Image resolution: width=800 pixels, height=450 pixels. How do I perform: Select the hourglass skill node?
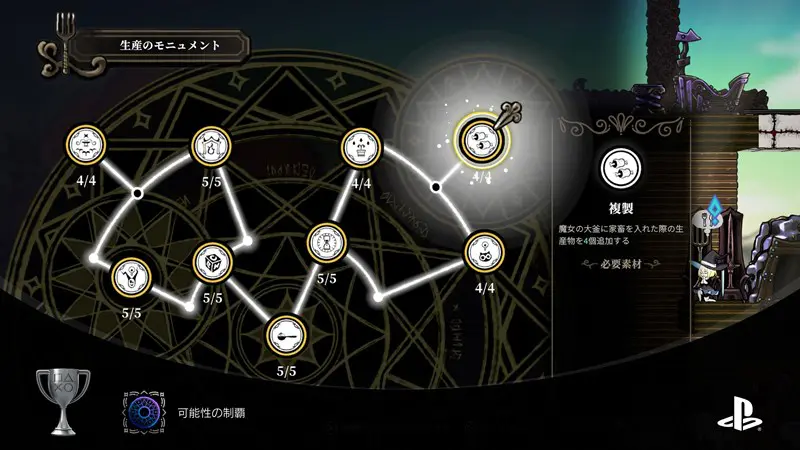[x=326, y=242]
